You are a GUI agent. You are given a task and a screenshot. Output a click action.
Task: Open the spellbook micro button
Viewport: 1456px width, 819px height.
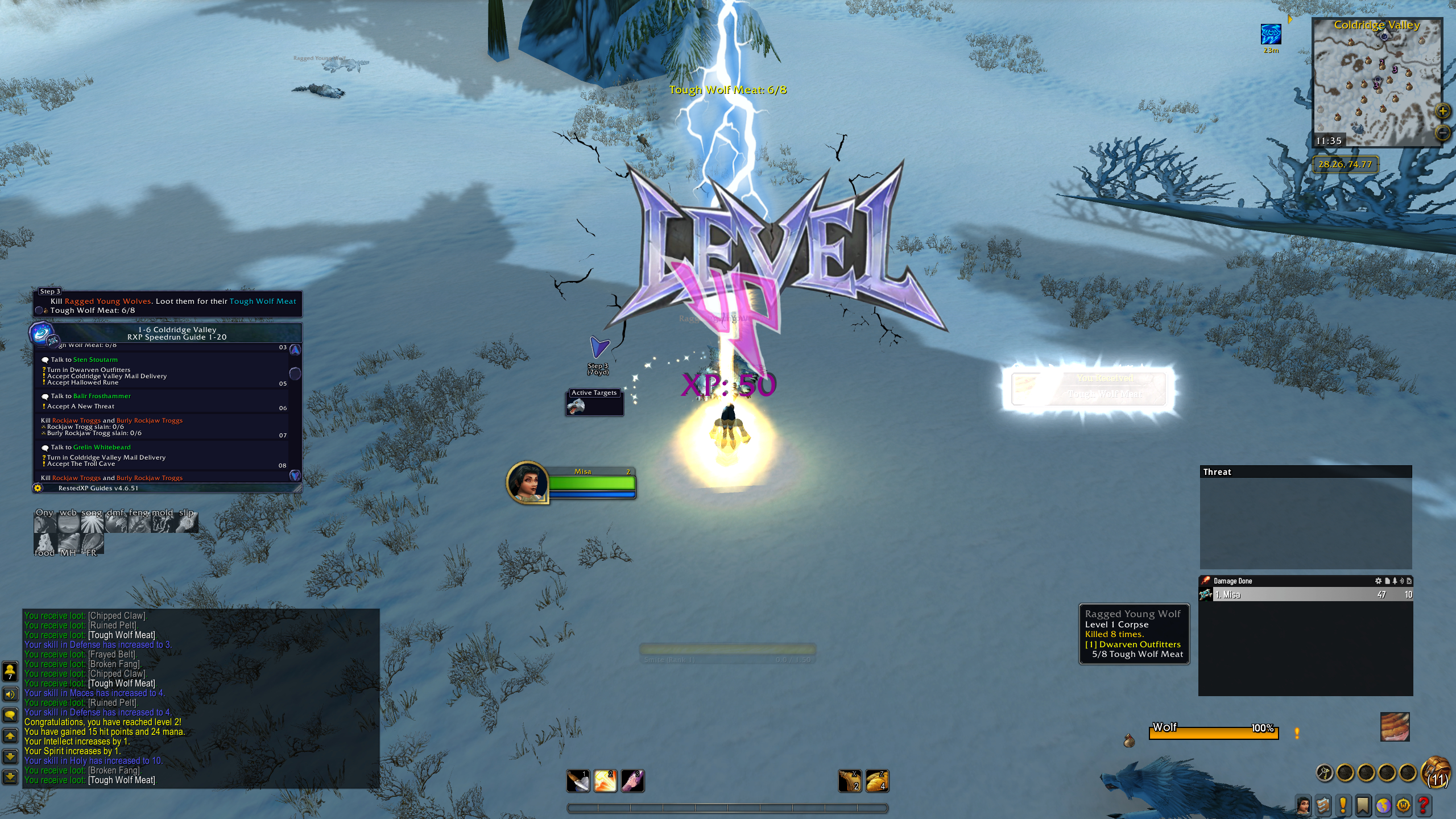tap(1323, 805)
